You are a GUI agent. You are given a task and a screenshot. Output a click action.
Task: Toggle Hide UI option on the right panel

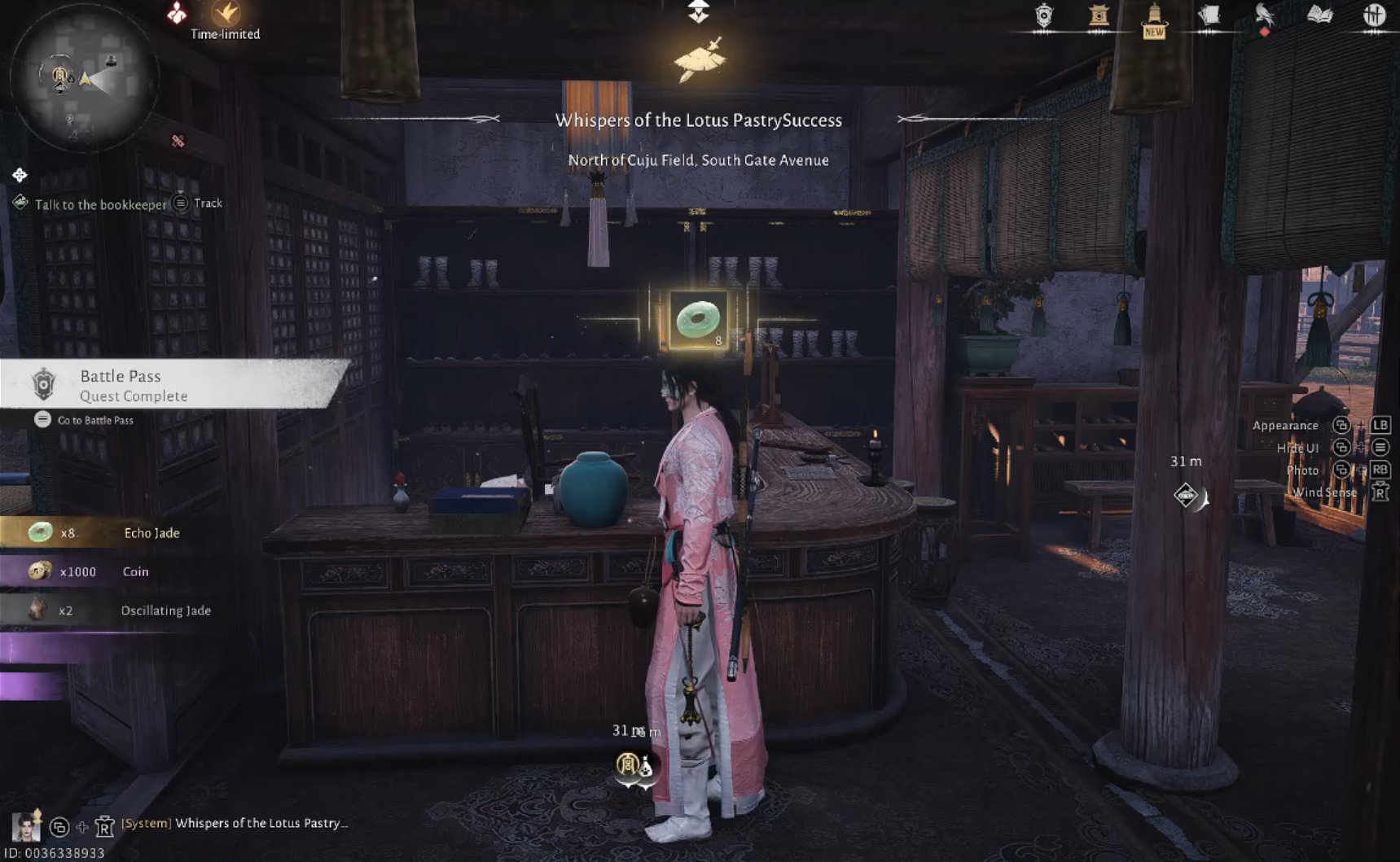1300,447
